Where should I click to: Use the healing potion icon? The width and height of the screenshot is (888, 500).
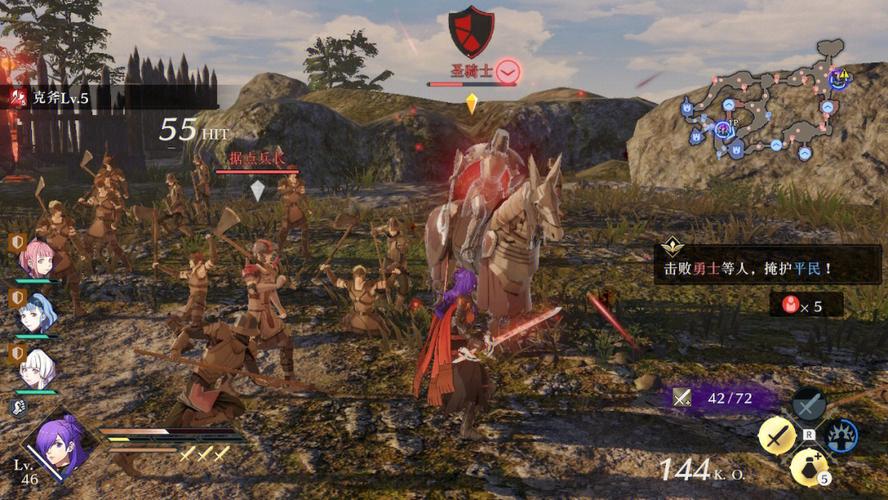tap(808, 466)
